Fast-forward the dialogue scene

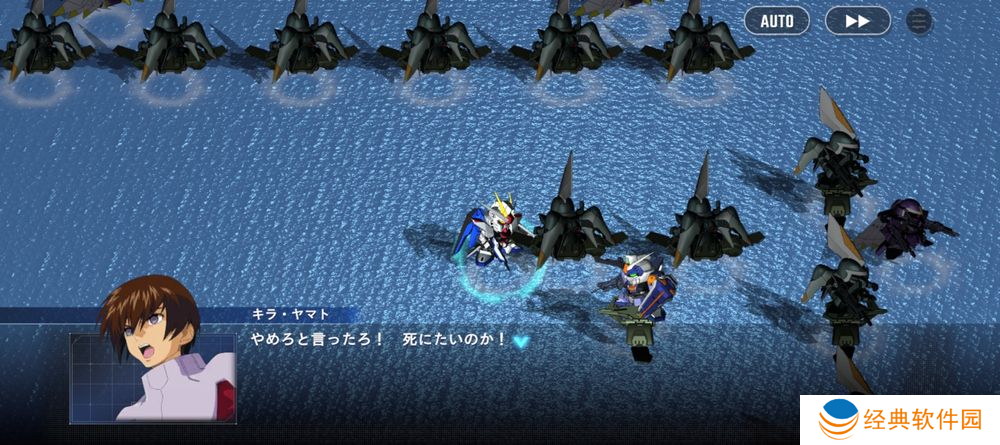pos(857,21)
